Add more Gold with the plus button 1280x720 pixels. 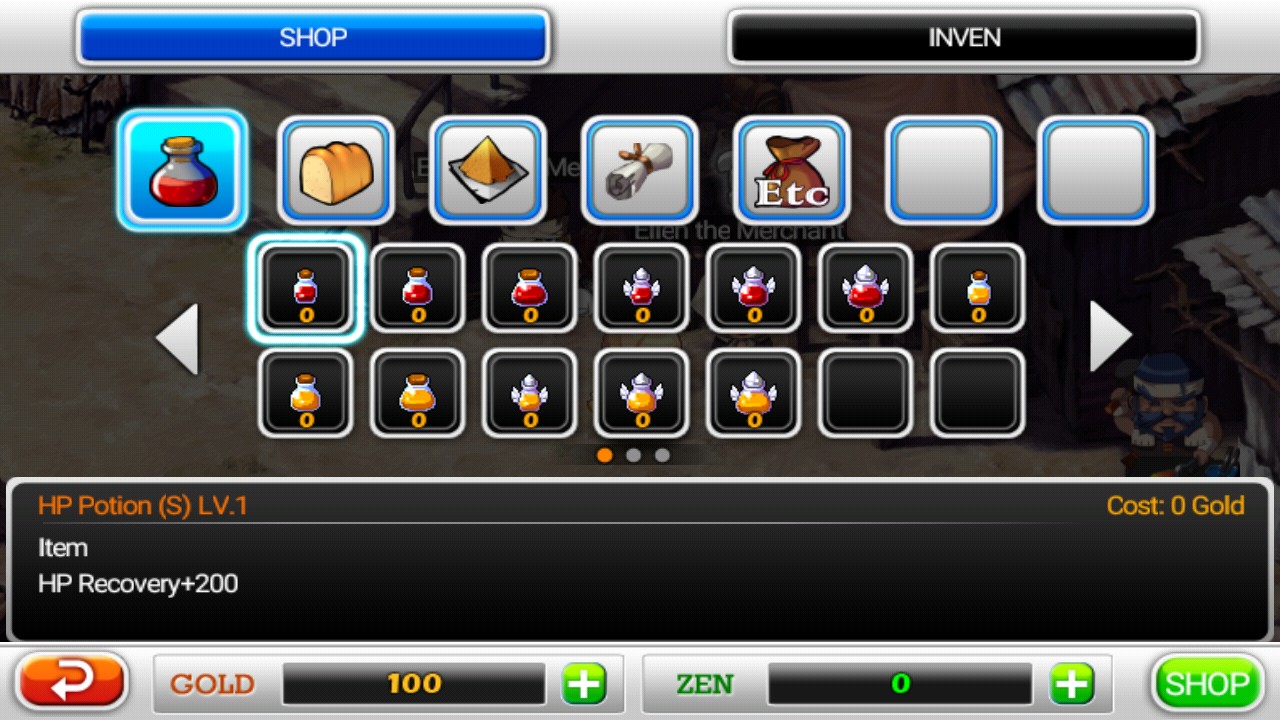tap(584, 684)
